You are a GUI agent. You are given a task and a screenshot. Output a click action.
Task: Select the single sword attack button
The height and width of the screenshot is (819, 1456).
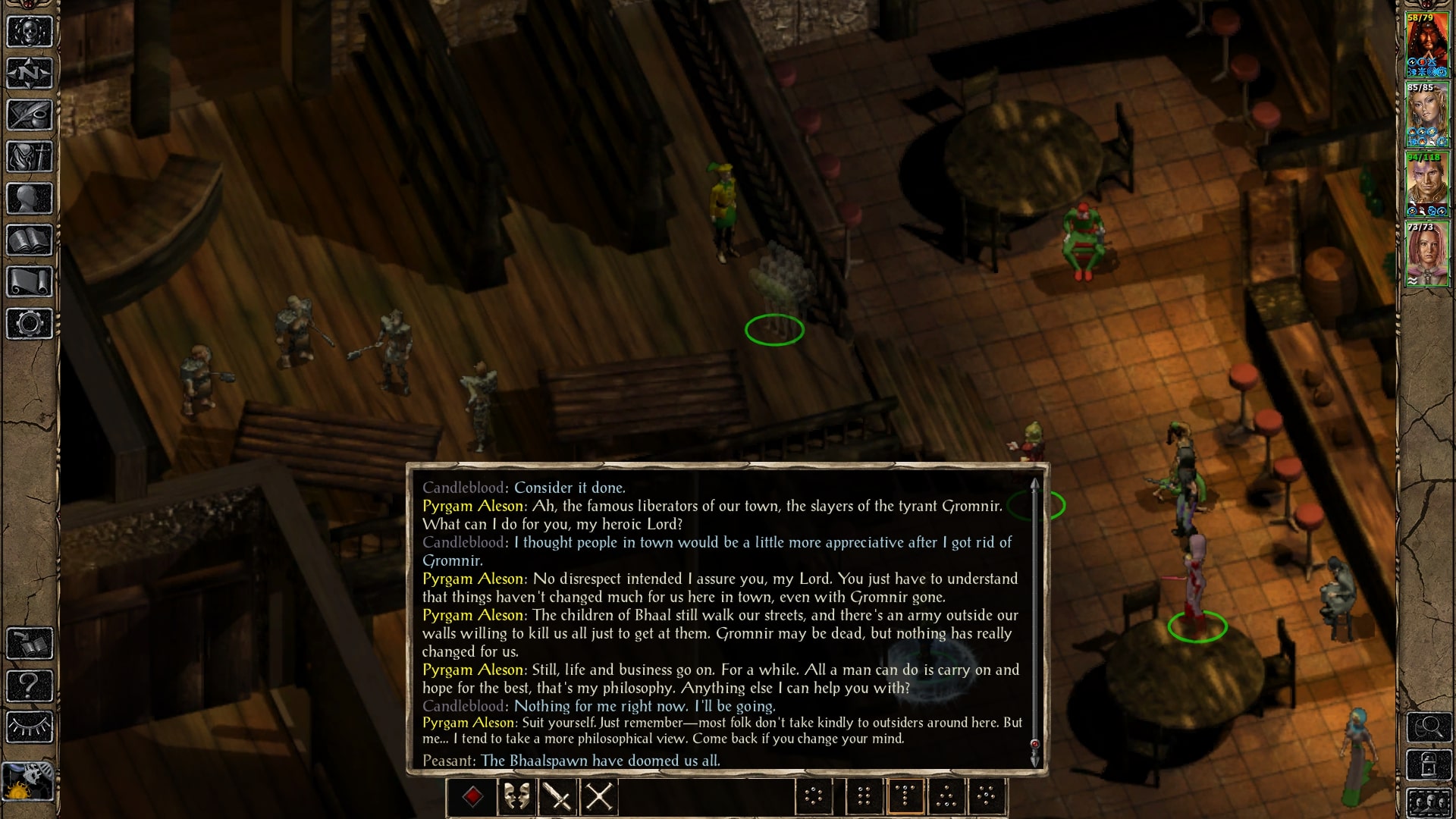tap(558, 797)
